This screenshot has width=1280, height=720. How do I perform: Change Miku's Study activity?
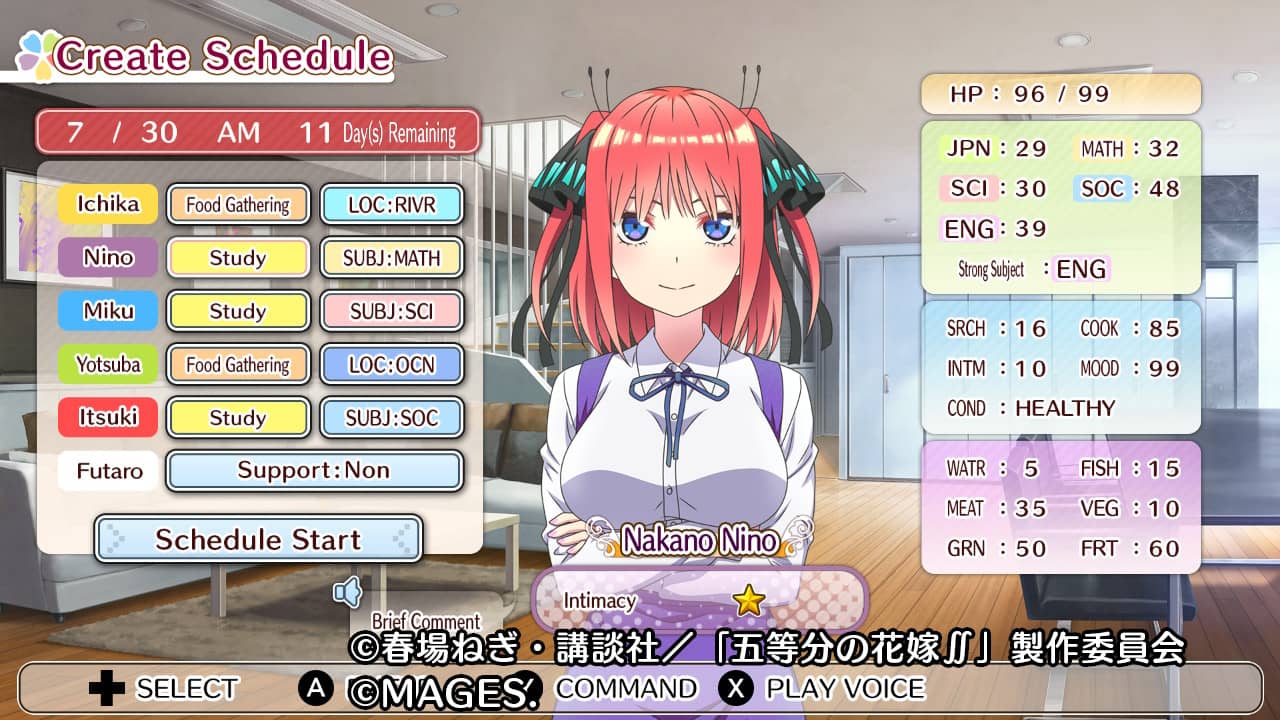[x=238, y=311]
